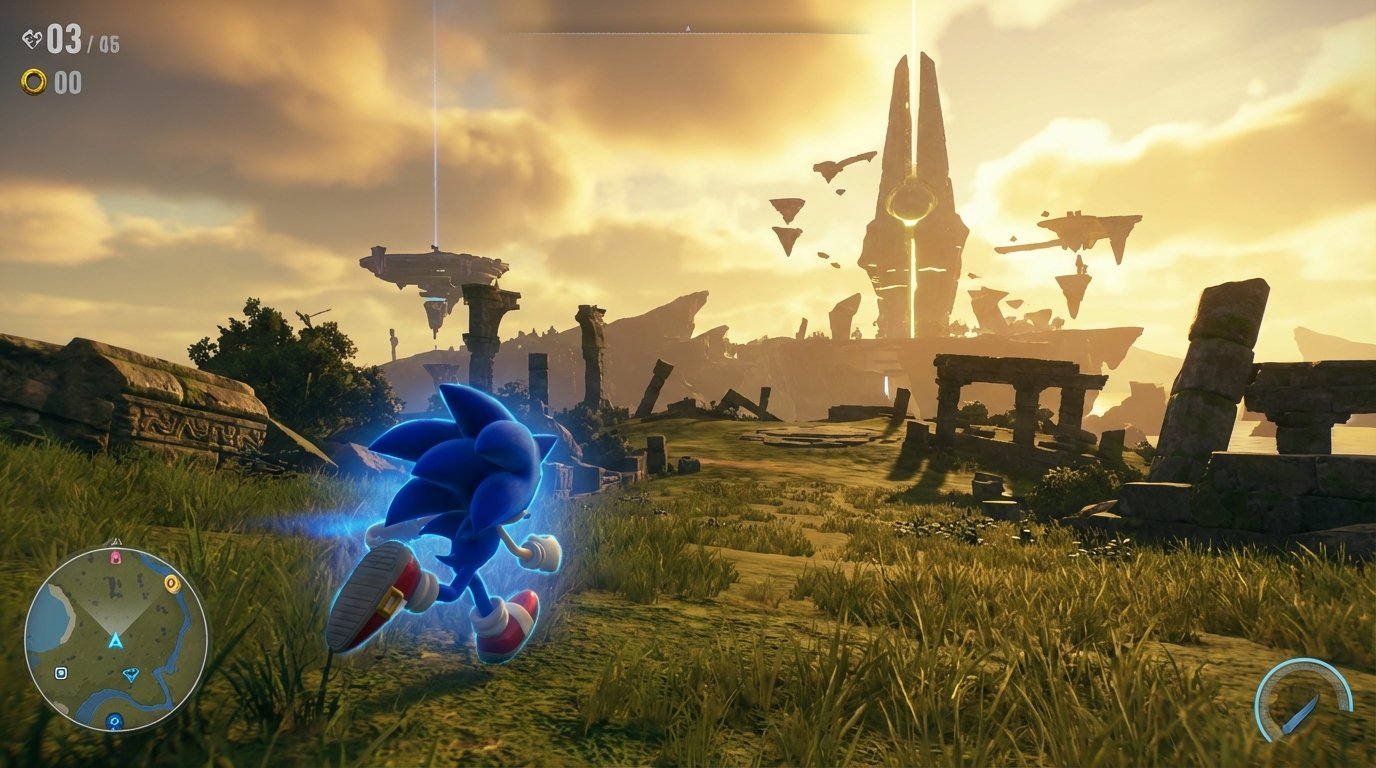This screenshot has height=768, width=1376.
Task: Select the teal Koco marker on the minimap
Action: [x=130, y=674]
